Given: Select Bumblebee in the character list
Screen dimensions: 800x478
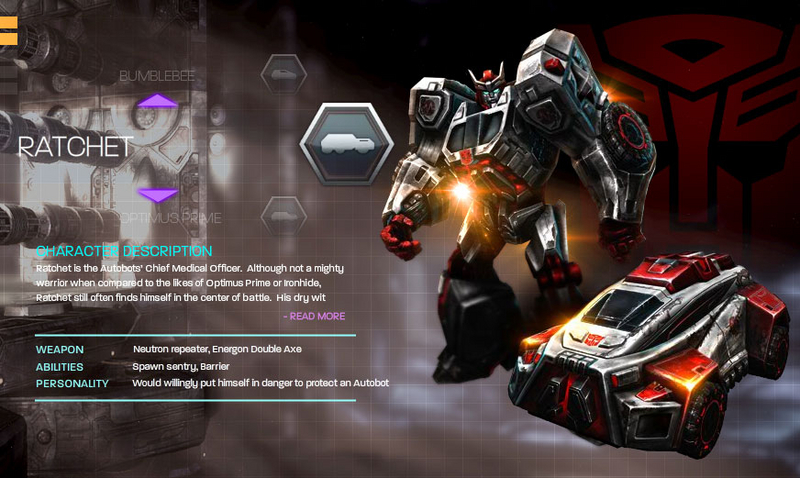Looking at the screenshot, I should tap(157, 76).
